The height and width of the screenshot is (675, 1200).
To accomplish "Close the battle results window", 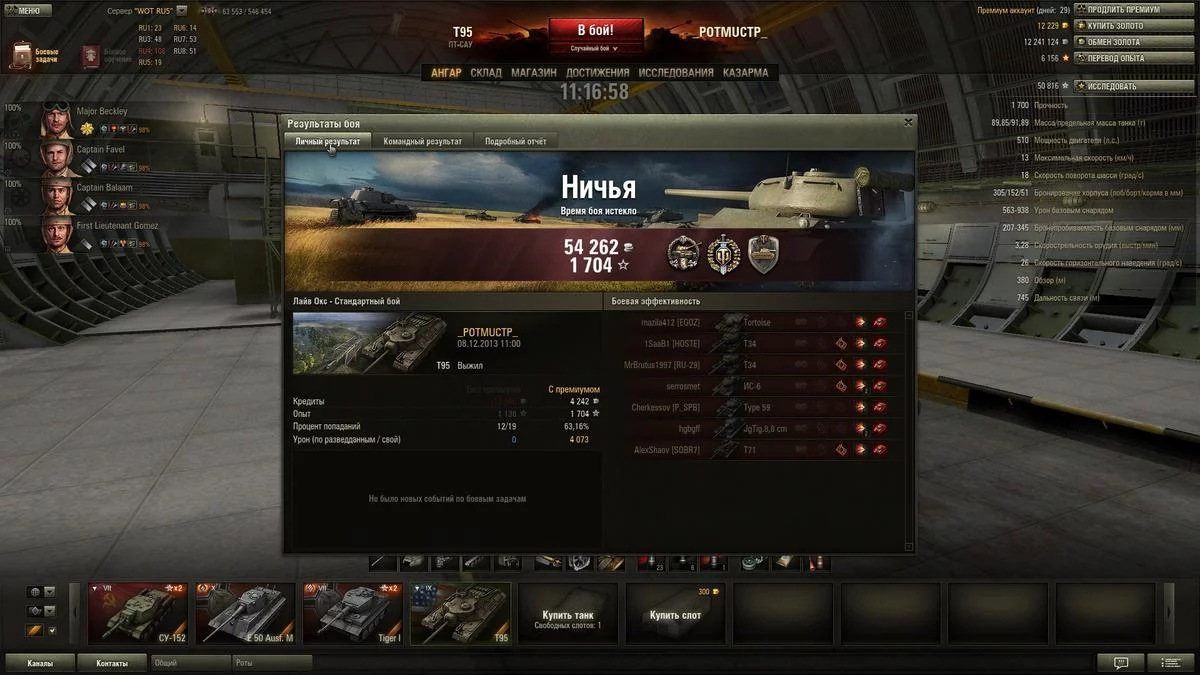I will [x=908, y=122].
